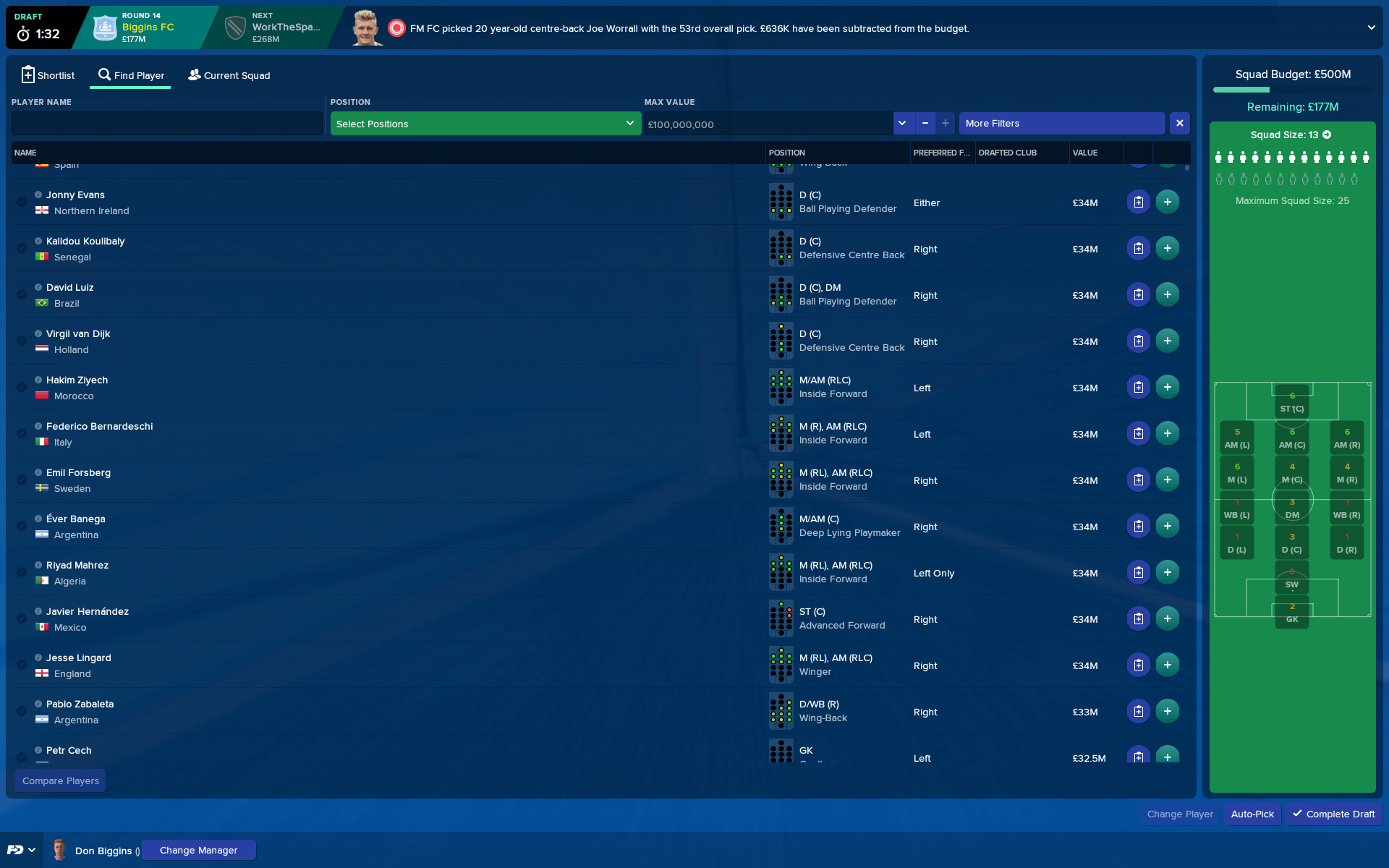
Task: Tick the checkbox beside Riyad Mahrez
Action: (21, 572)
